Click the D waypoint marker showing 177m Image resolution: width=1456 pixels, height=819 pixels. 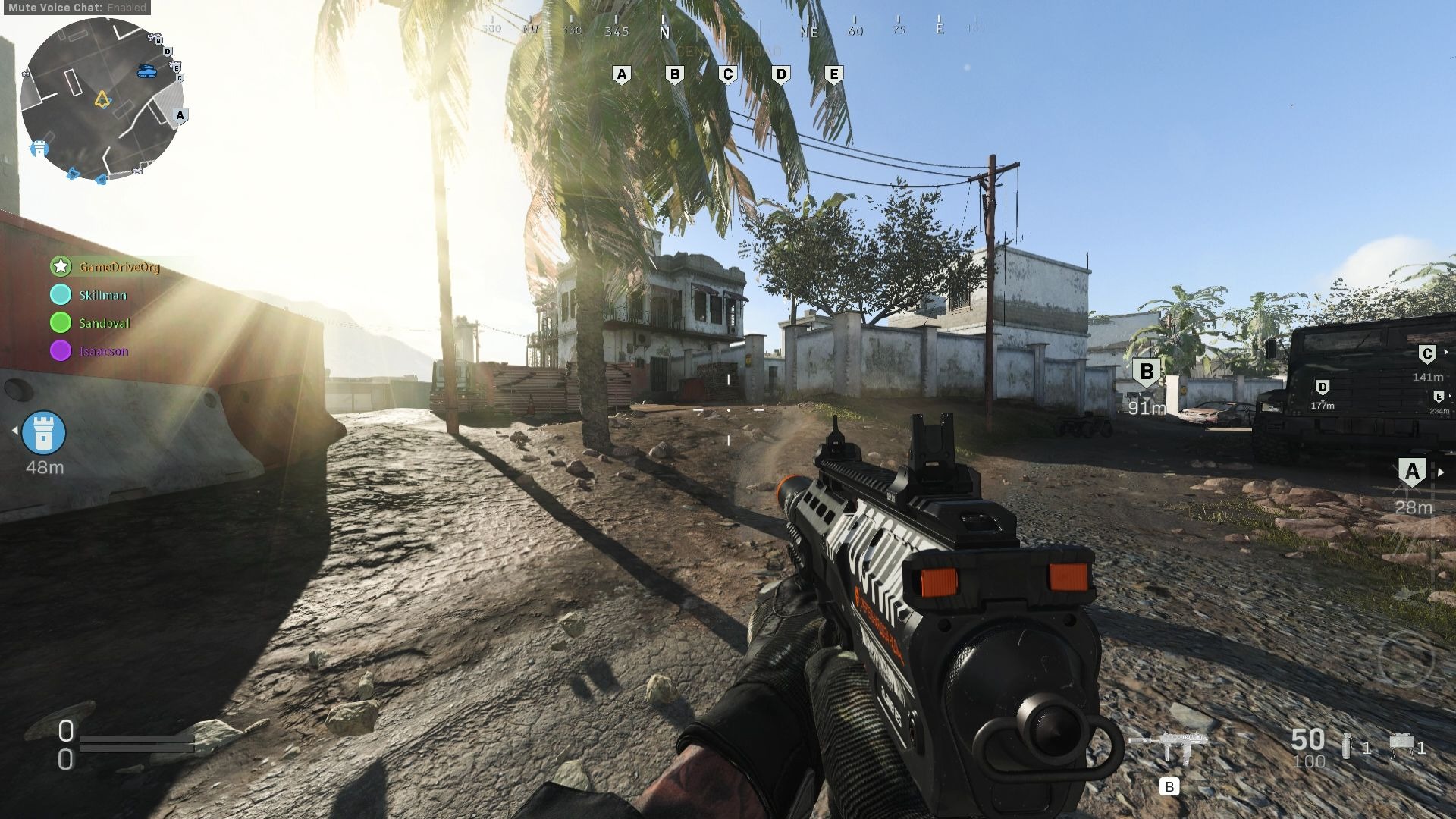(x=1323, y=388)
